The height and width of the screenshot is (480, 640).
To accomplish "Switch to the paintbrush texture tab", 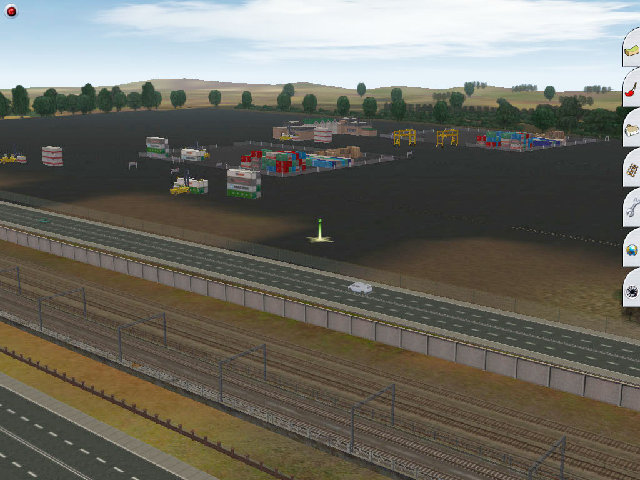I will click(632, 88).
